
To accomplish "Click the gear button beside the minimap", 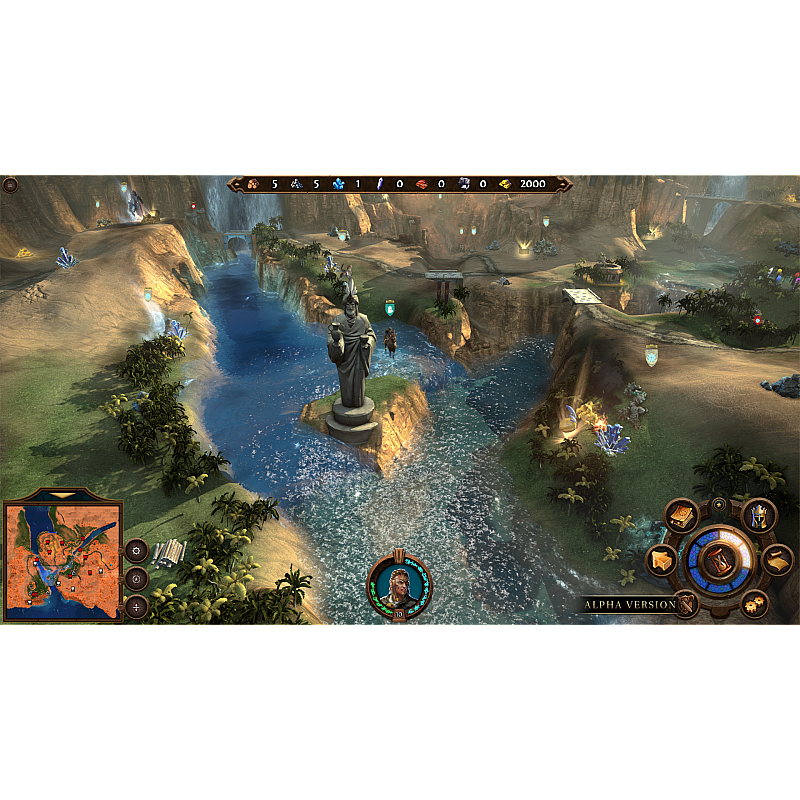I will (136, 550).
